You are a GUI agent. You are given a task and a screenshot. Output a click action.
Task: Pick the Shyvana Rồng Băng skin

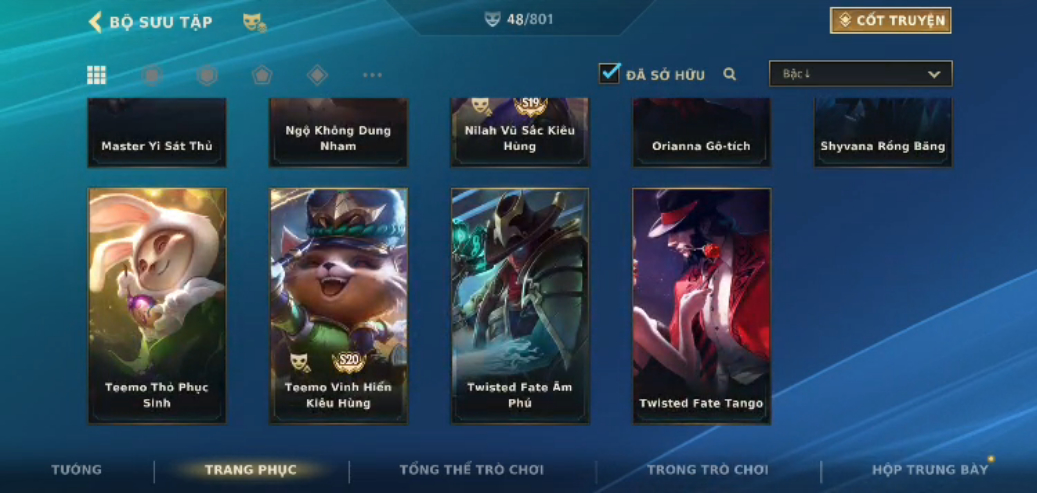[x=882, y=133]
